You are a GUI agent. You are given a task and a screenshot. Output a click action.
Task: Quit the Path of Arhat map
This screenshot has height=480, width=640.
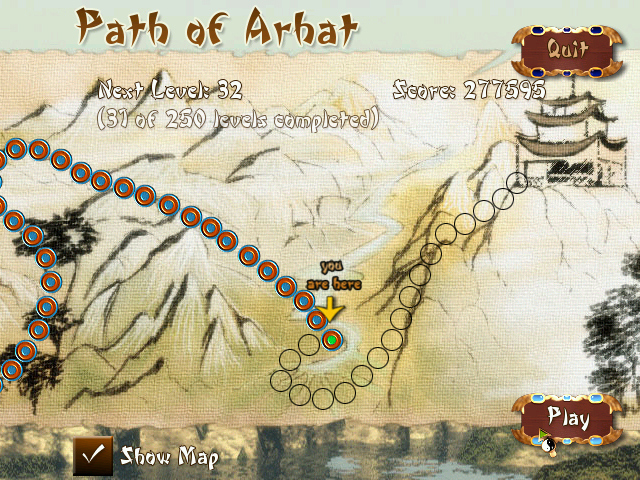[565, 47]
